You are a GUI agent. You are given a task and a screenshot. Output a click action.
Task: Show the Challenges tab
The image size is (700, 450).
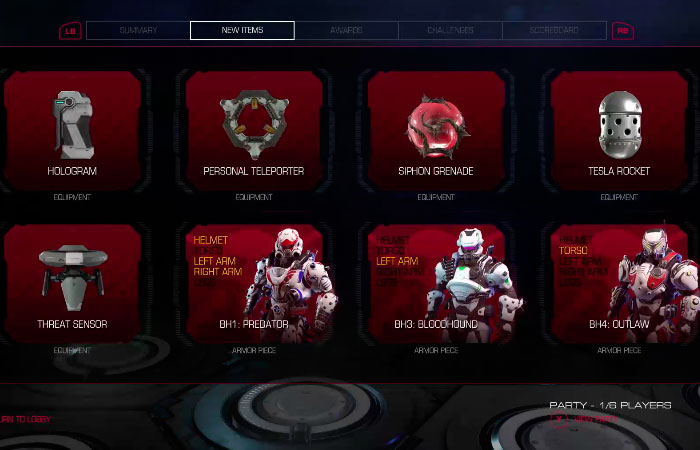point(450,31)
